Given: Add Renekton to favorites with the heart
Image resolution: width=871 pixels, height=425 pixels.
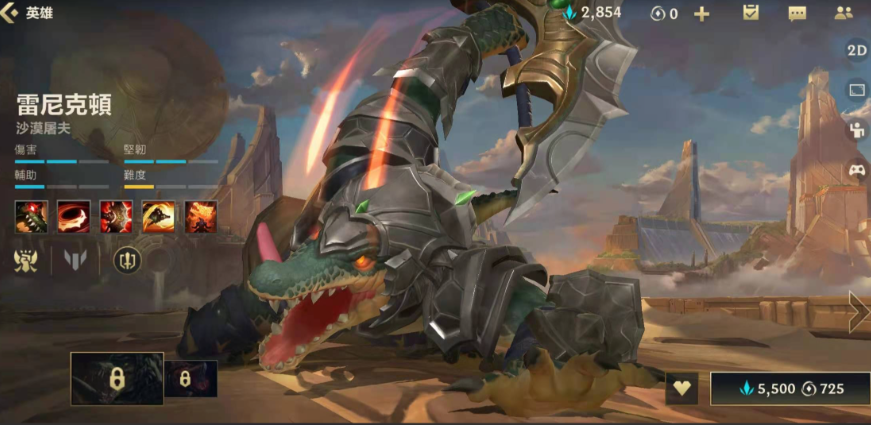Looking at the screenshot, I should coord(682,388).
